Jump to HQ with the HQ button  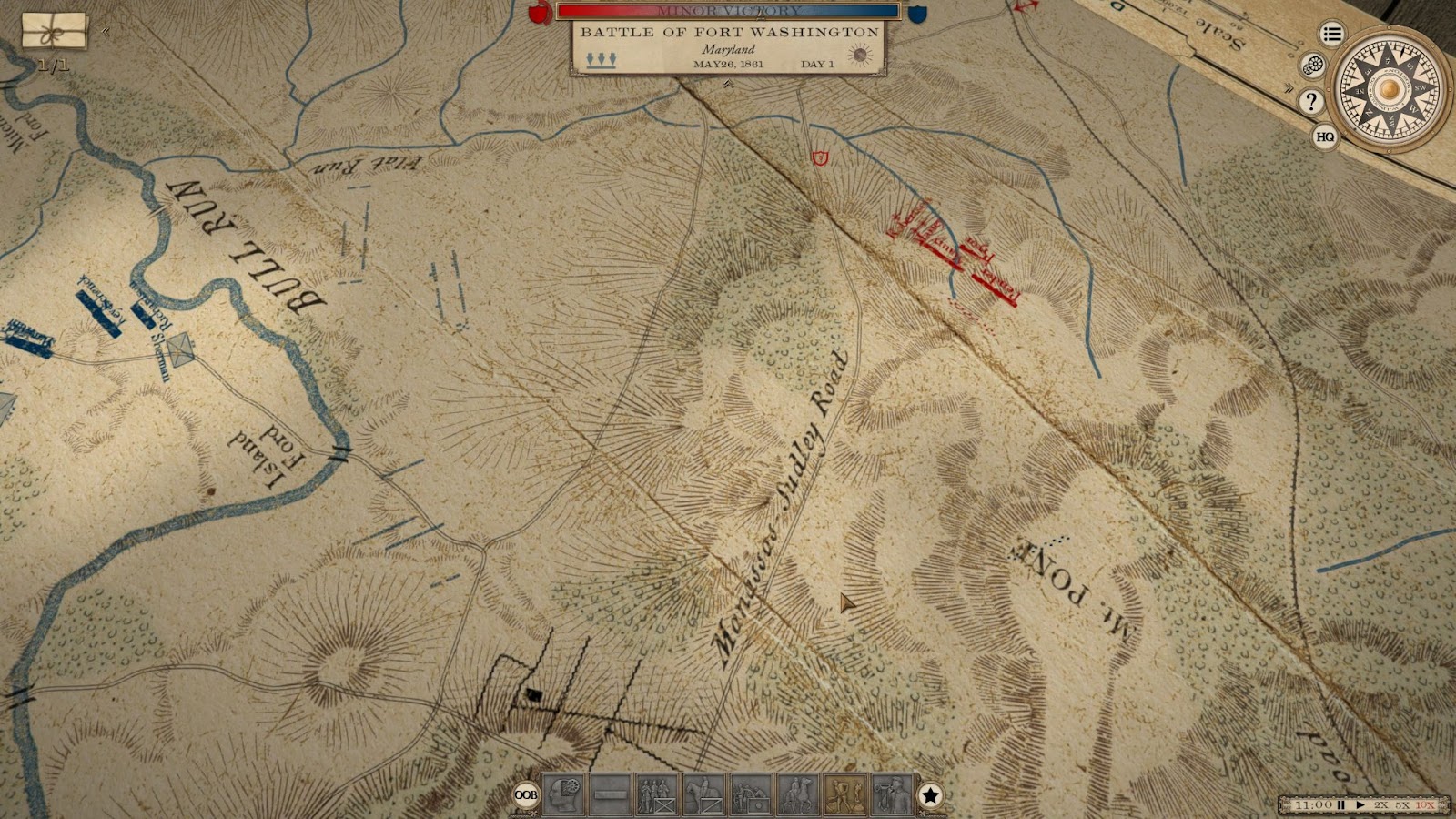pos(1325,136)
